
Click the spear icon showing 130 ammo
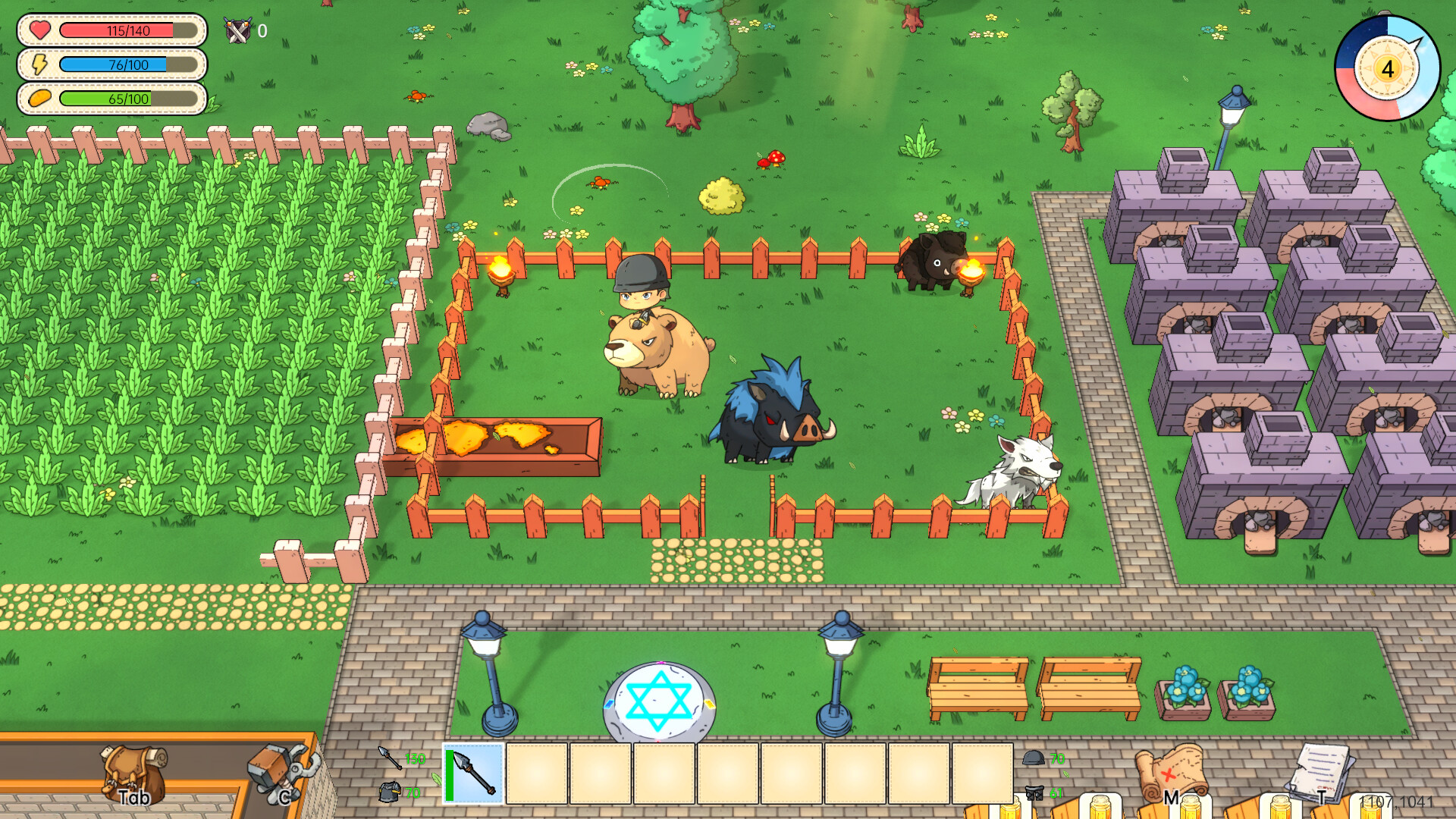388,758
